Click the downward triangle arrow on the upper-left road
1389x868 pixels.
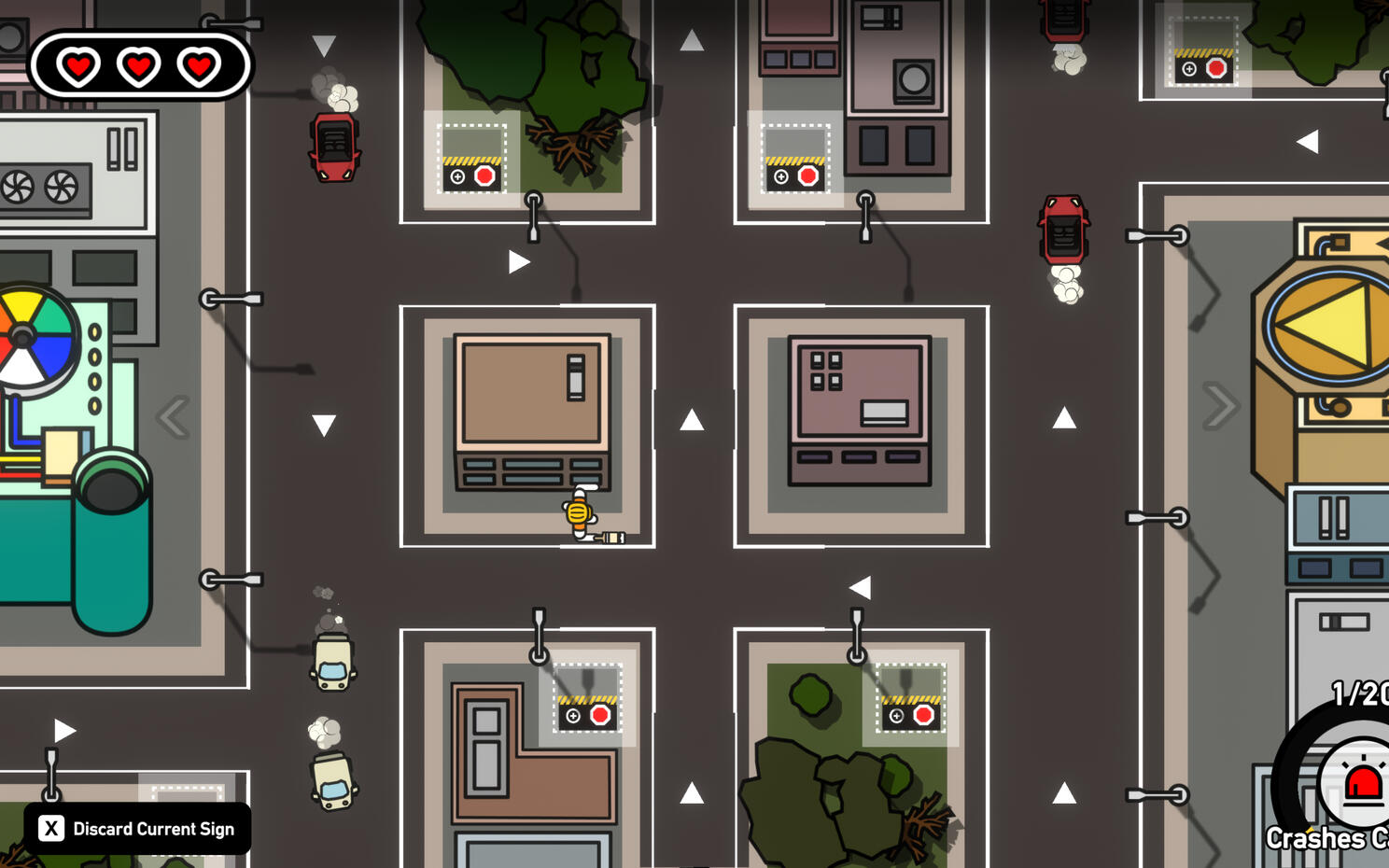(323, 43)
